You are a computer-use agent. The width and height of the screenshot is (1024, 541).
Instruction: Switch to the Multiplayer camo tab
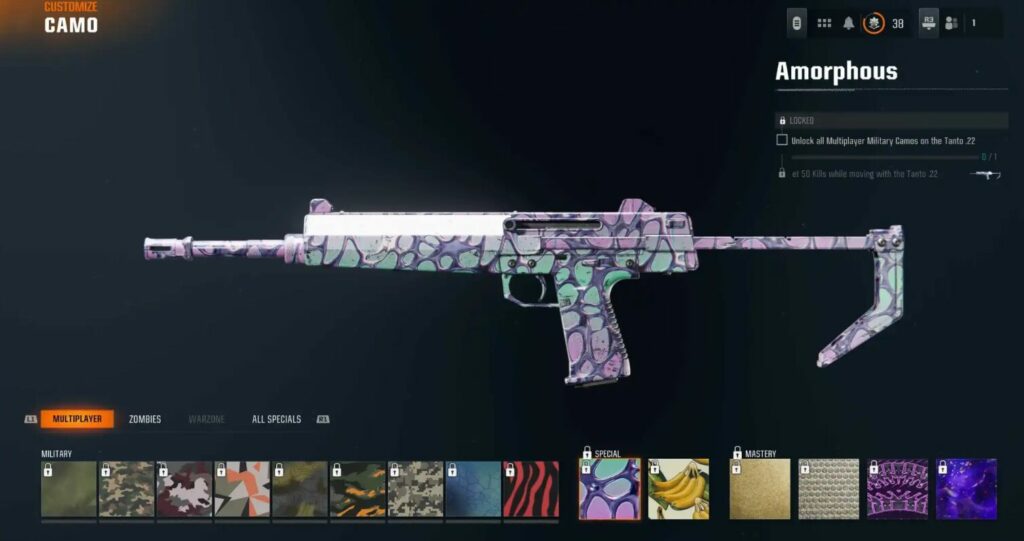point(77,419)
